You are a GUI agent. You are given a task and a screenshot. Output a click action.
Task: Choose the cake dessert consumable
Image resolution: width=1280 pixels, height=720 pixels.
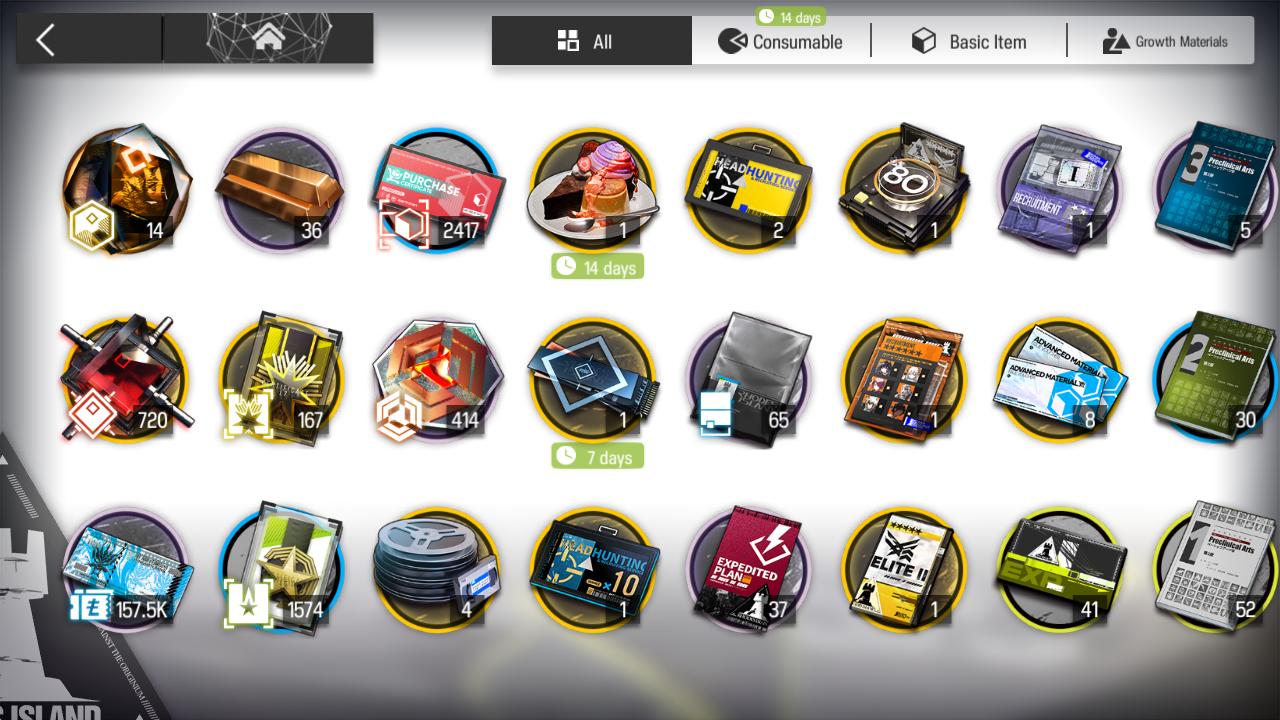[x=594, y=190]
